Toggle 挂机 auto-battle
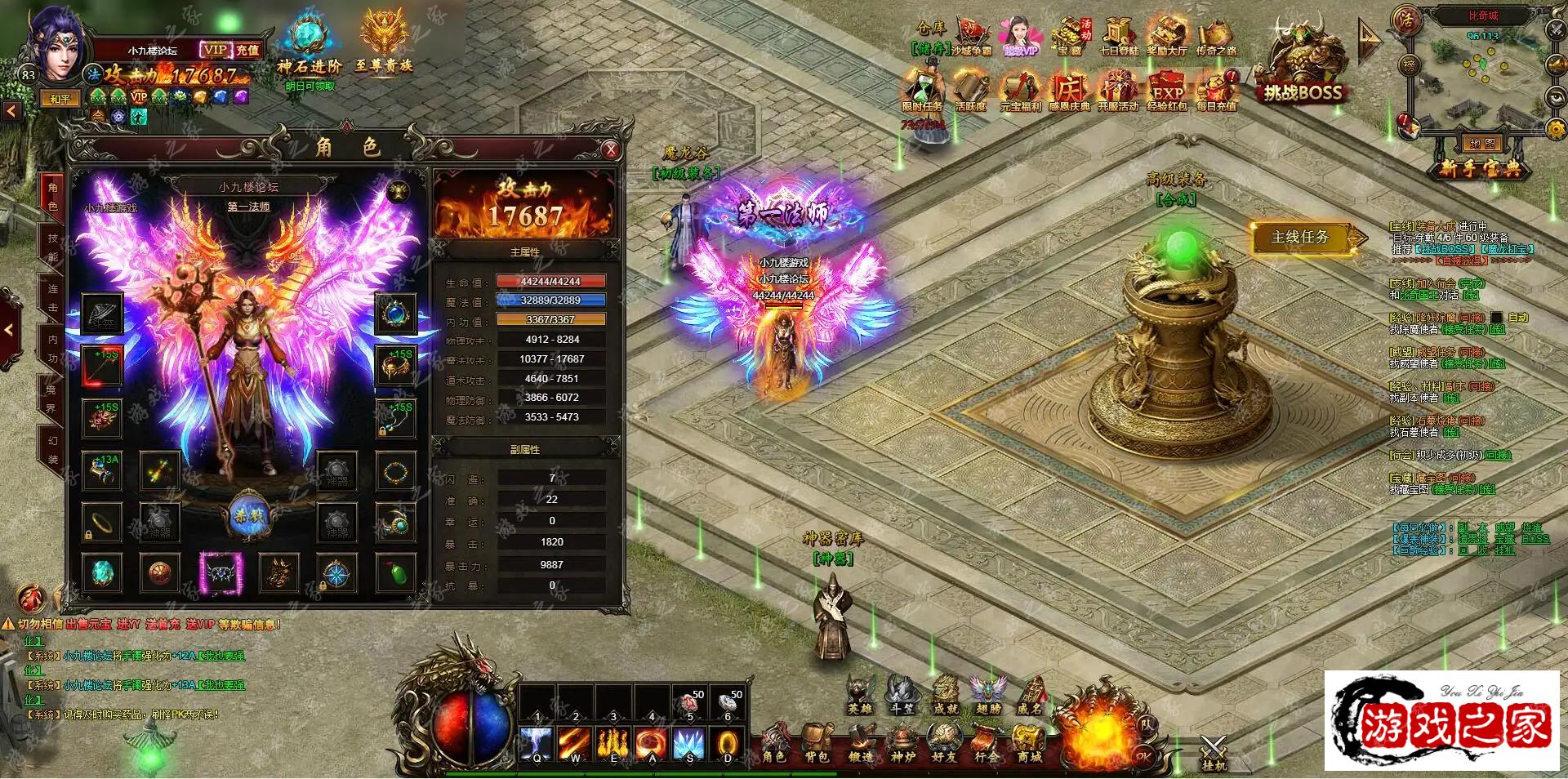 pyautogui.click(x=1214, y=752)
